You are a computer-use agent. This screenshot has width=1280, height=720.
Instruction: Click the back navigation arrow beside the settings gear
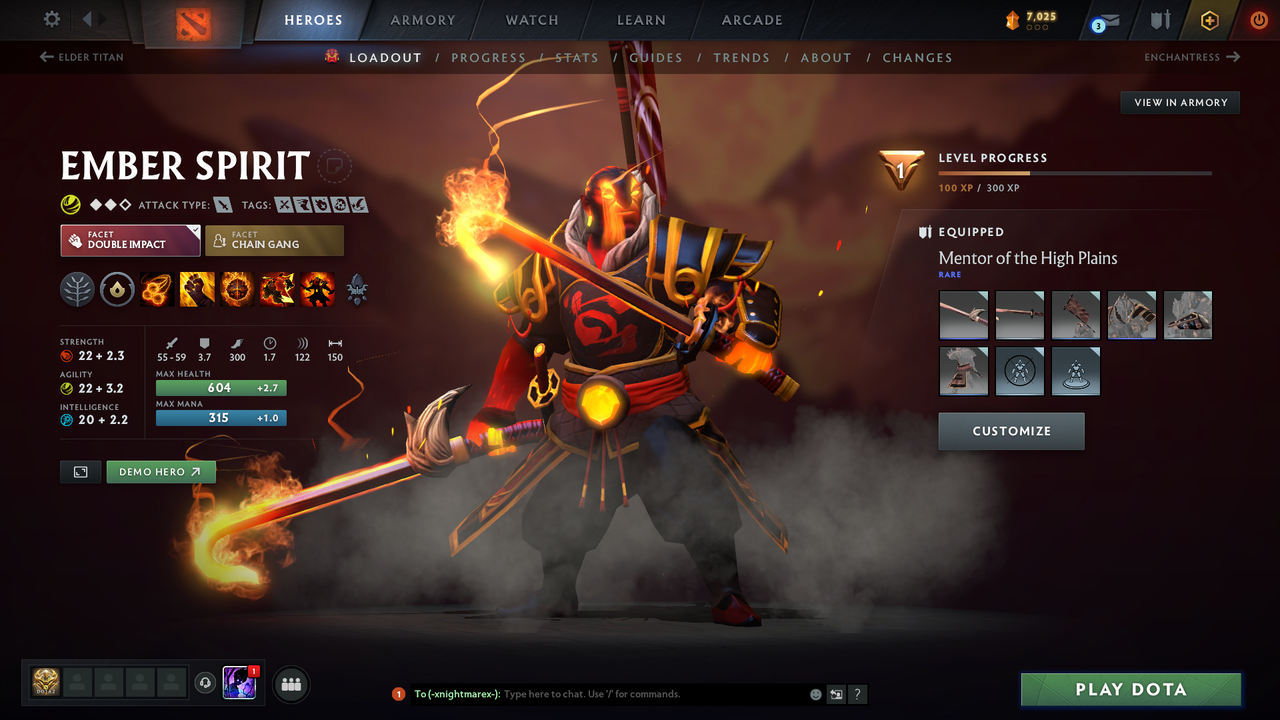pyautogui.click(x=87, y=18)
